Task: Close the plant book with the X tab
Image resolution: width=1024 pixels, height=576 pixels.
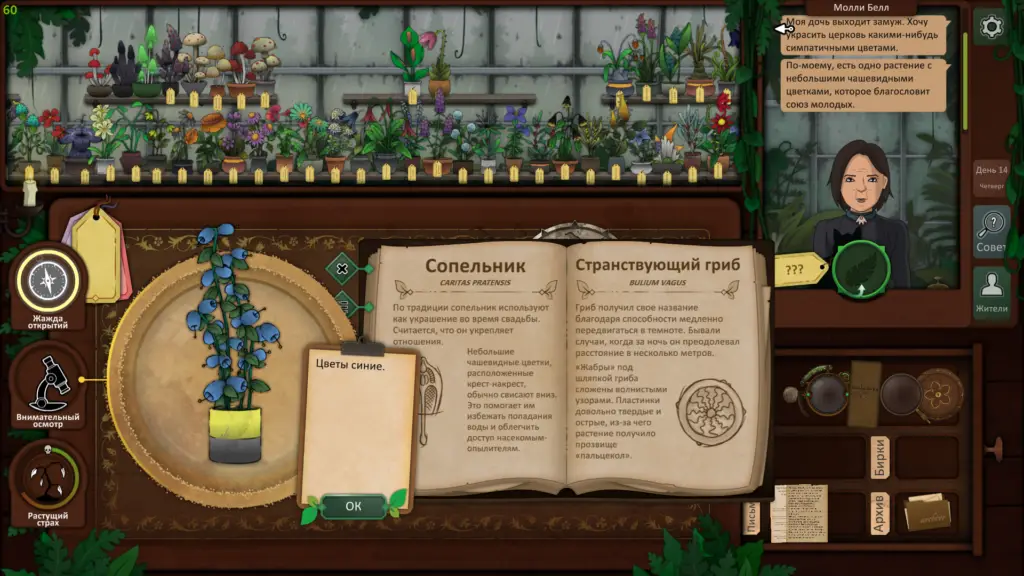Action: tap(342, 268)
